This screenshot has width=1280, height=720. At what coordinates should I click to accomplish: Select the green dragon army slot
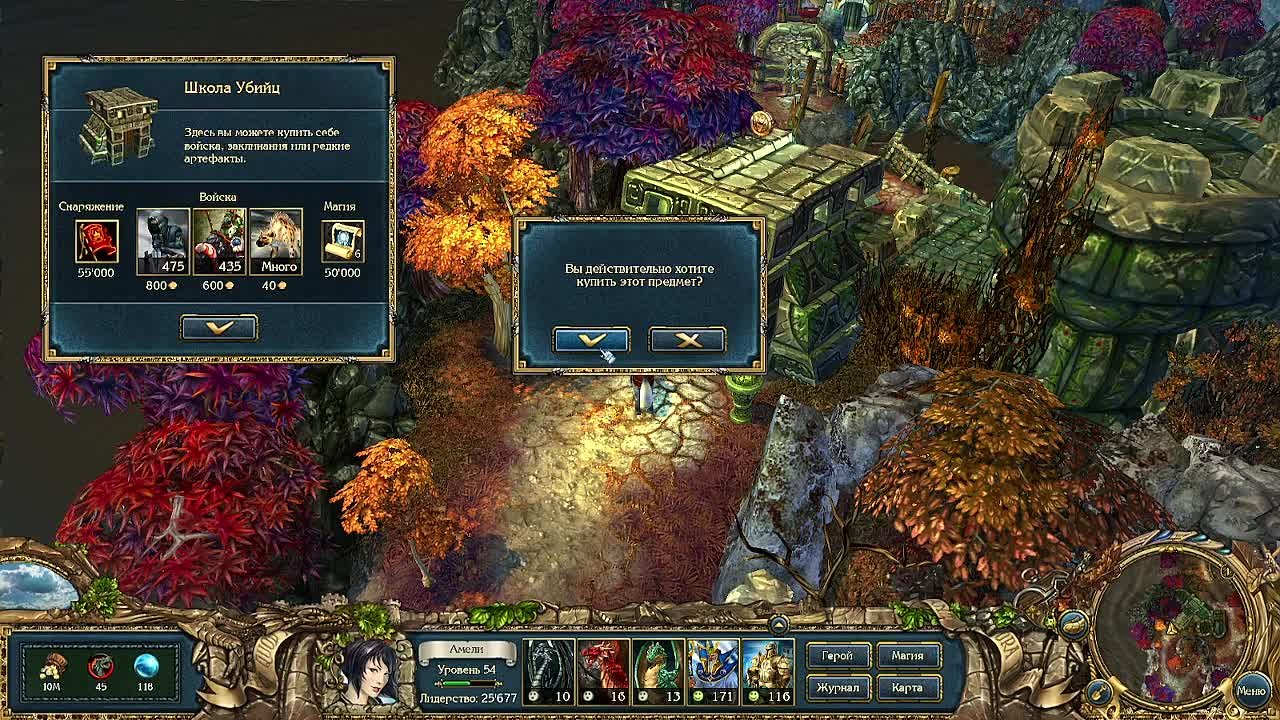click(658, 671)
